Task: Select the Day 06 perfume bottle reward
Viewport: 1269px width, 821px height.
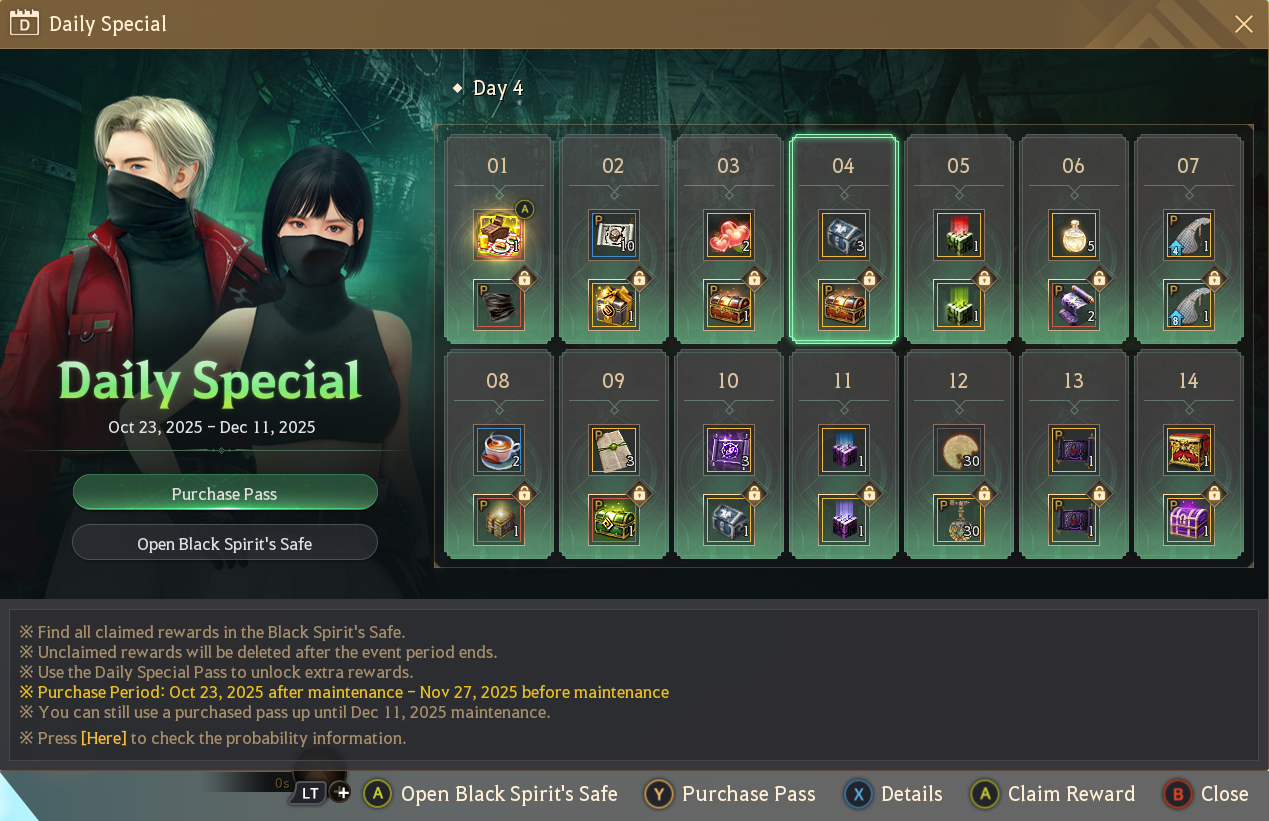Action: coord(1073,235)
